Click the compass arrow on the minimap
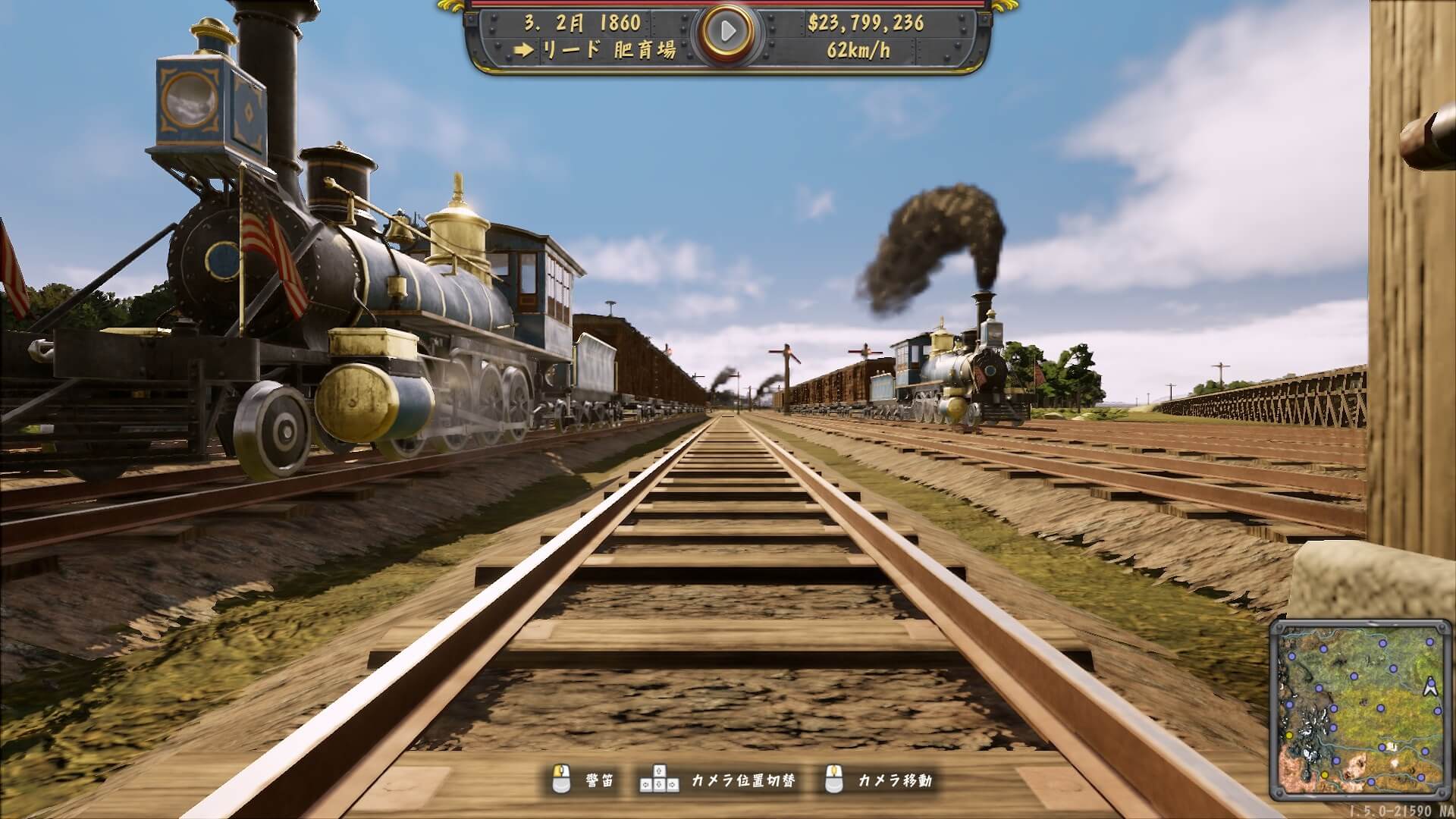This screenshot has width=1456, height=819. [1430, 687]
